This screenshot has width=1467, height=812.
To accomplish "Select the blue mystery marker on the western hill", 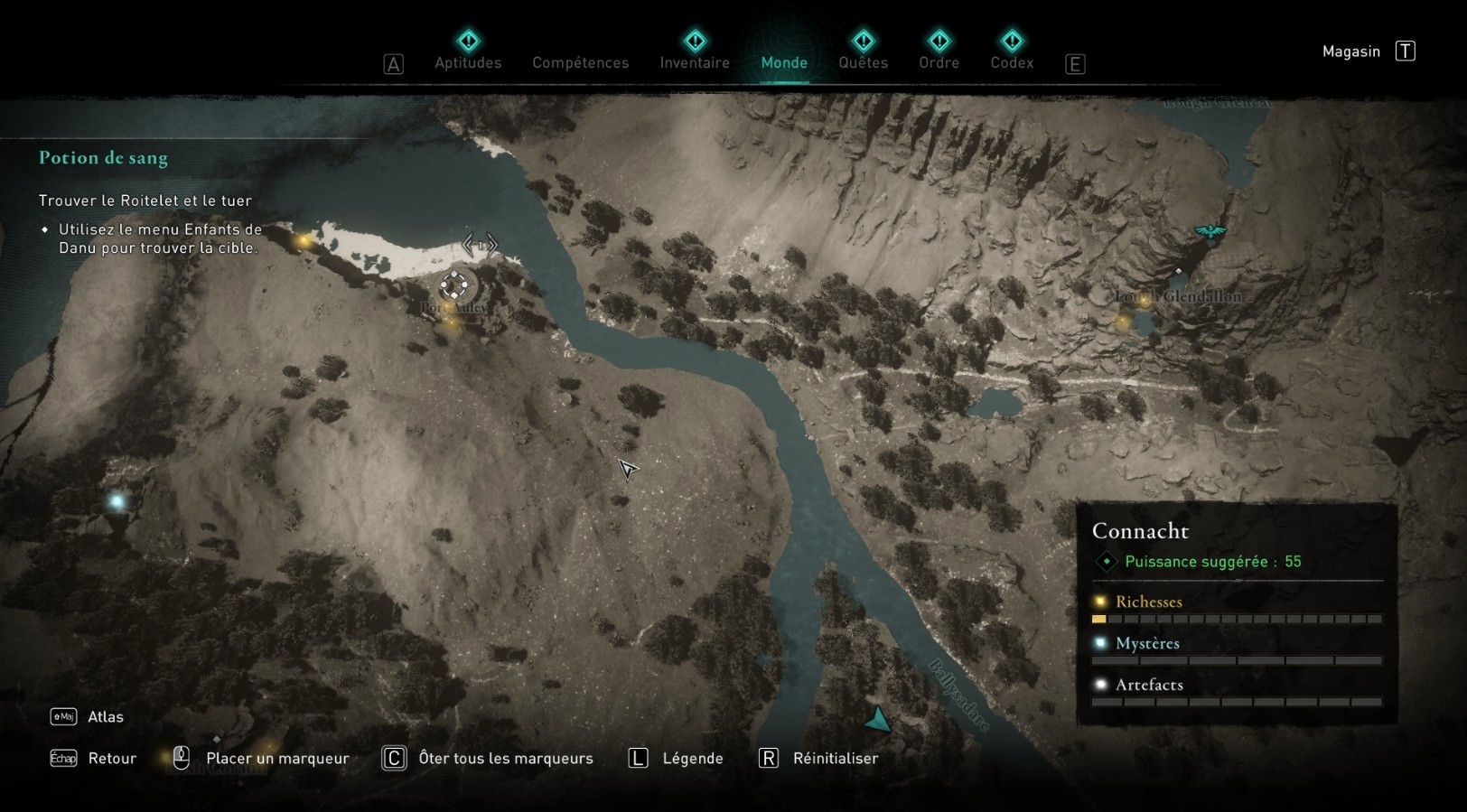I will coord(116,499).
